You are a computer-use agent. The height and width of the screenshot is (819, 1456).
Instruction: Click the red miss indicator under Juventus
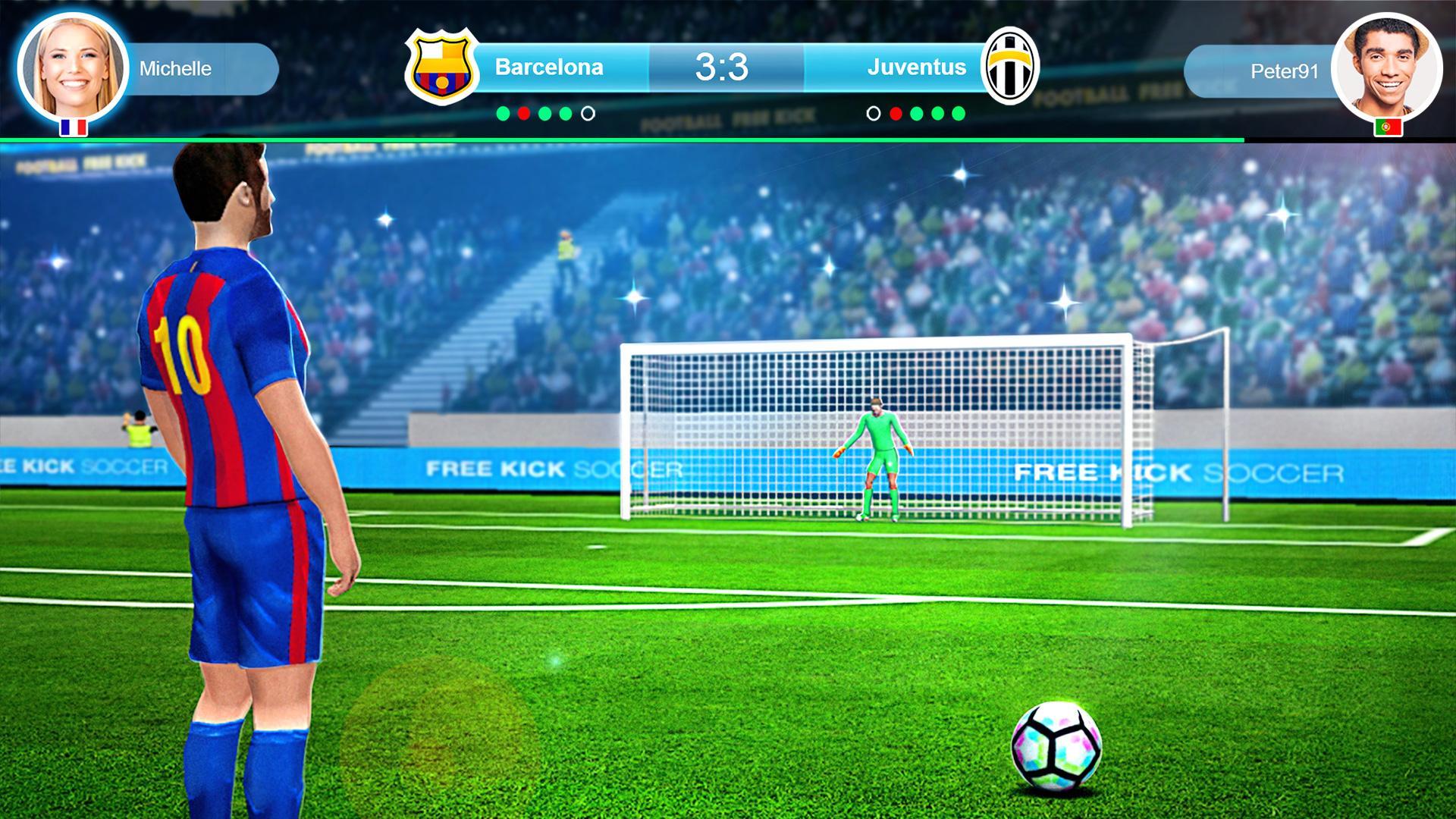click(x=896, y=112)
